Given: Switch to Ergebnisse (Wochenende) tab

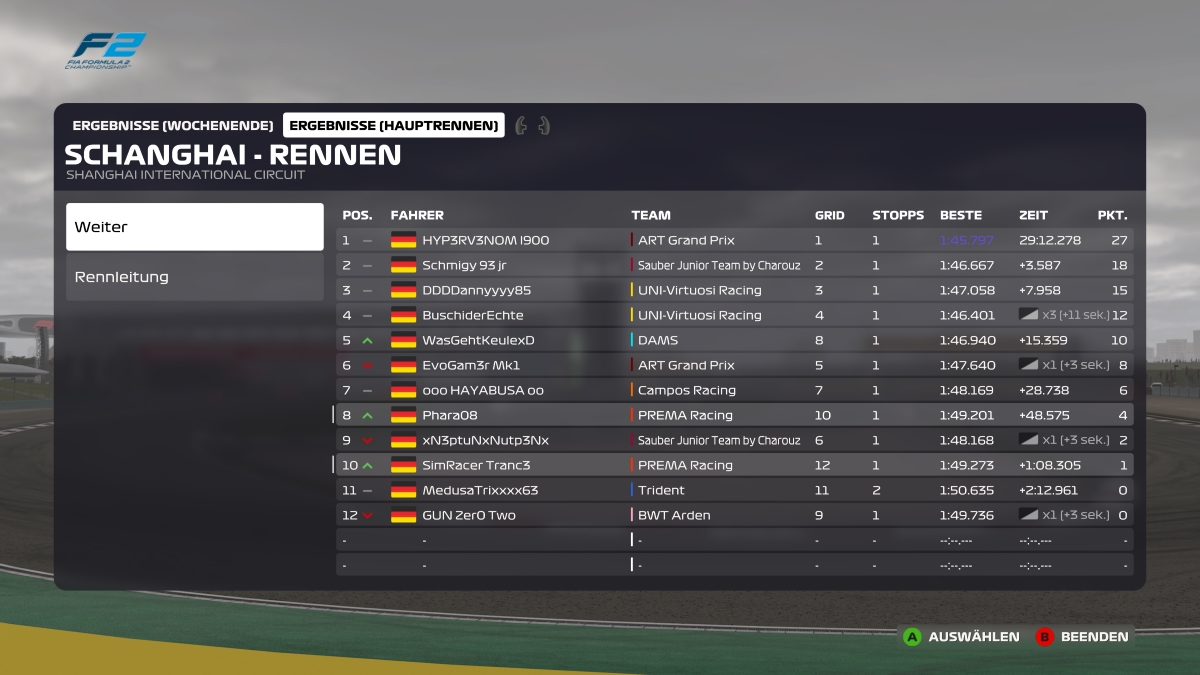Looking at the screenshot, I should pos(173,125).
